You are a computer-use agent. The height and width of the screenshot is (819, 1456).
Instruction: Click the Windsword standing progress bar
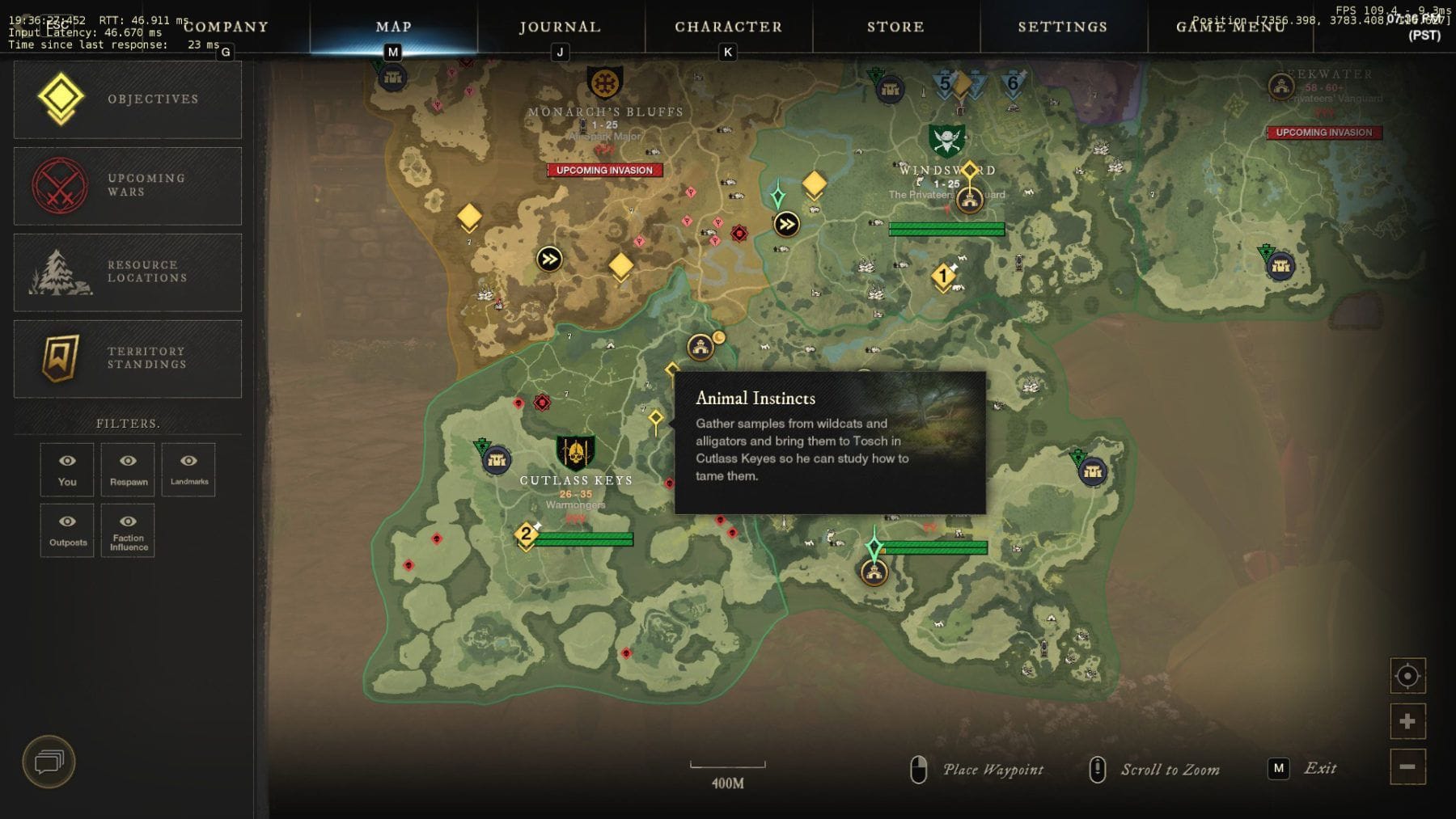(x=945, y=229)
